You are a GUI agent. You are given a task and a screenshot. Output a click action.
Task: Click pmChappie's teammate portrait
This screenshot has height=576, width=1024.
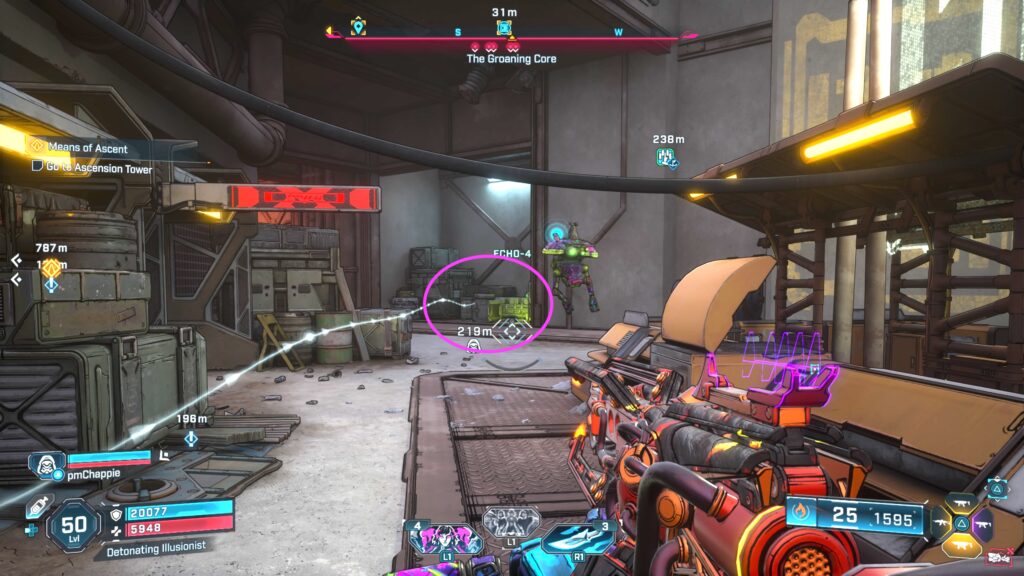[45, 460]
